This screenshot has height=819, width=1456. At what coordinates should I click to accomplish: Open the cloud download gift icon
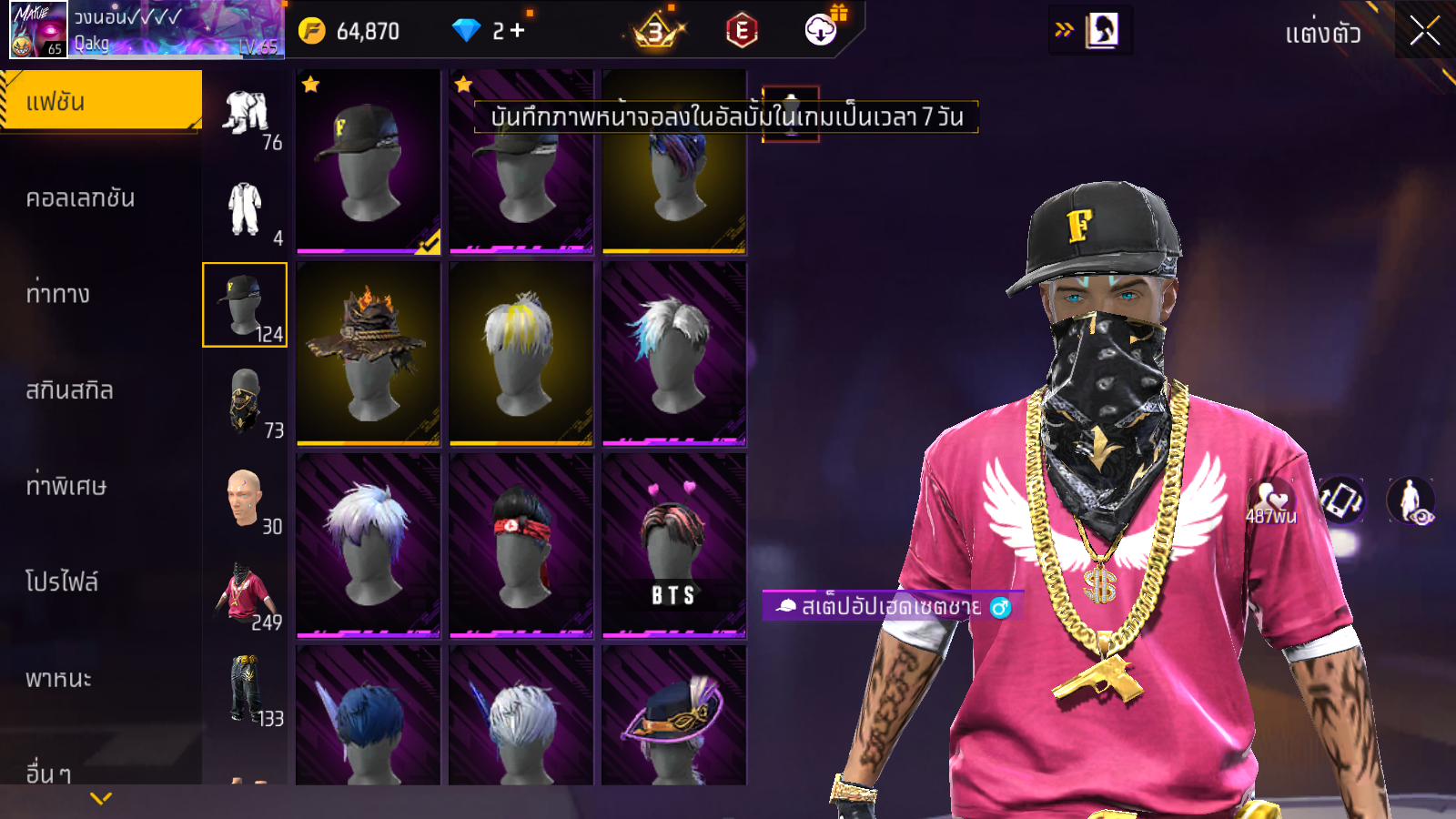pyautogui.click(x=822, y=30)
